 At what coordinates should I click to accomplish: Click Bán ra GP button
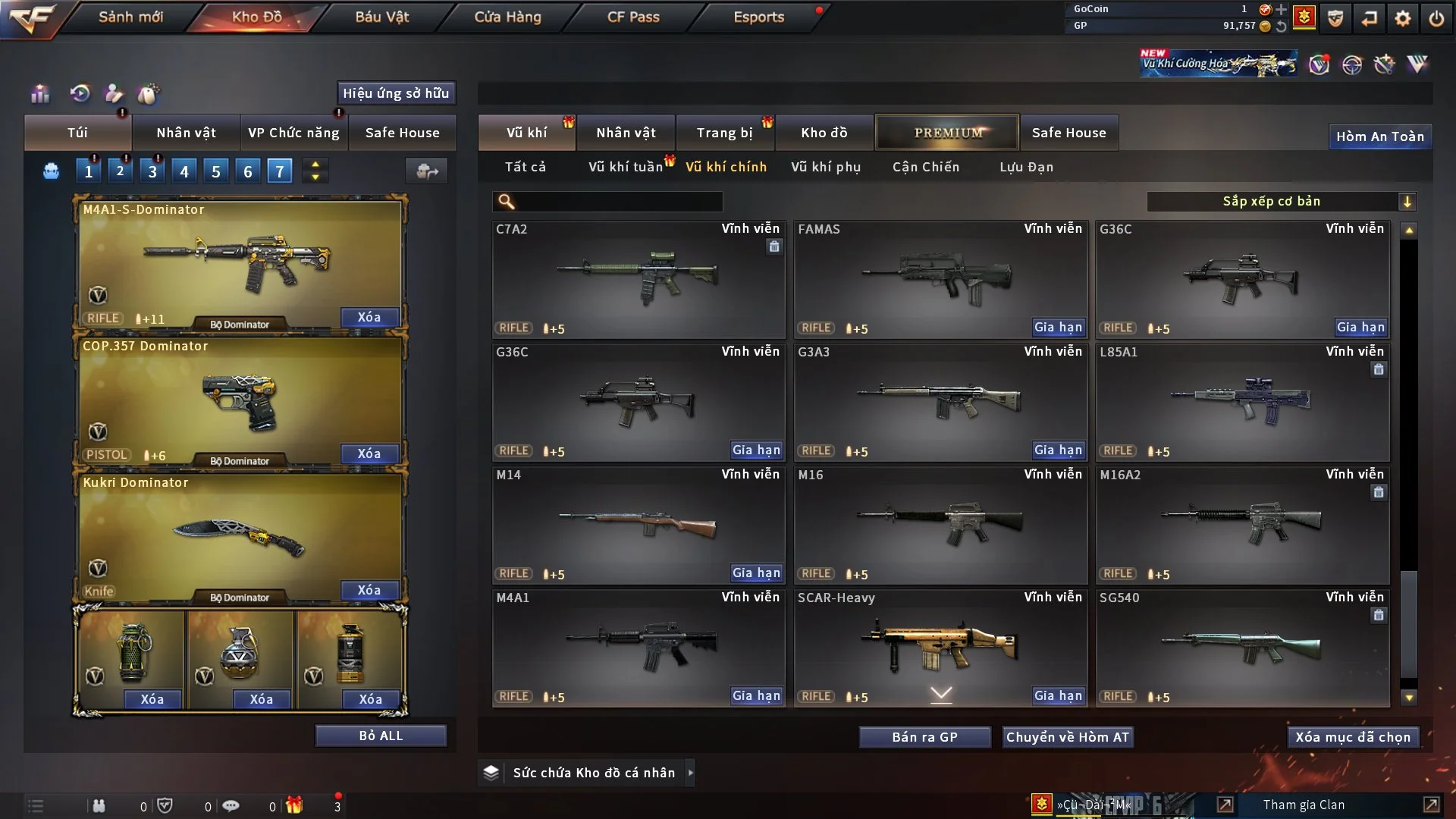pos(924,737)
